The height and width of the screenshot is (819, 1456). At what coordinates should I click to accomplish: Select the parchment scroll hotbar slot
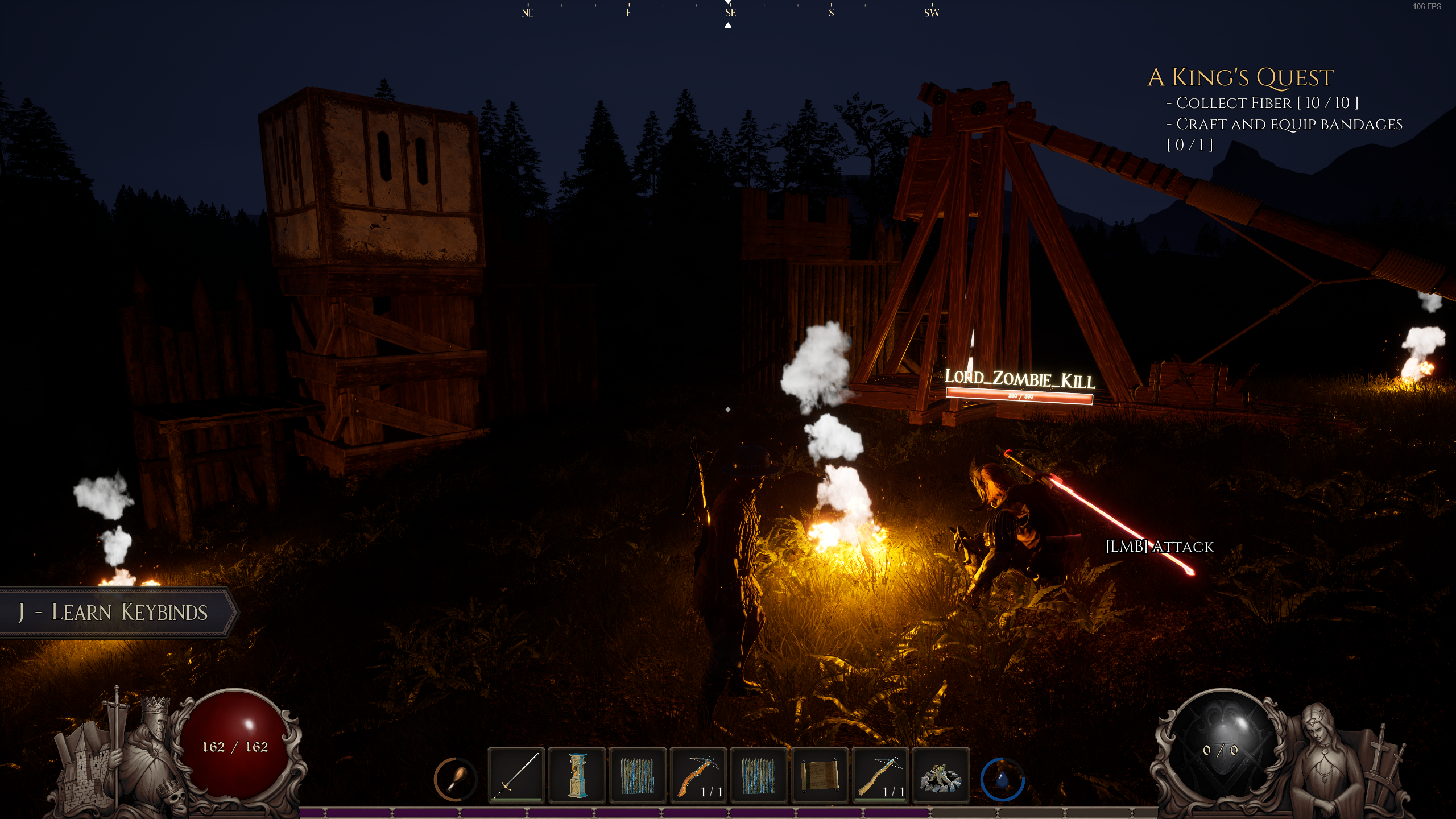pos(819,775)
